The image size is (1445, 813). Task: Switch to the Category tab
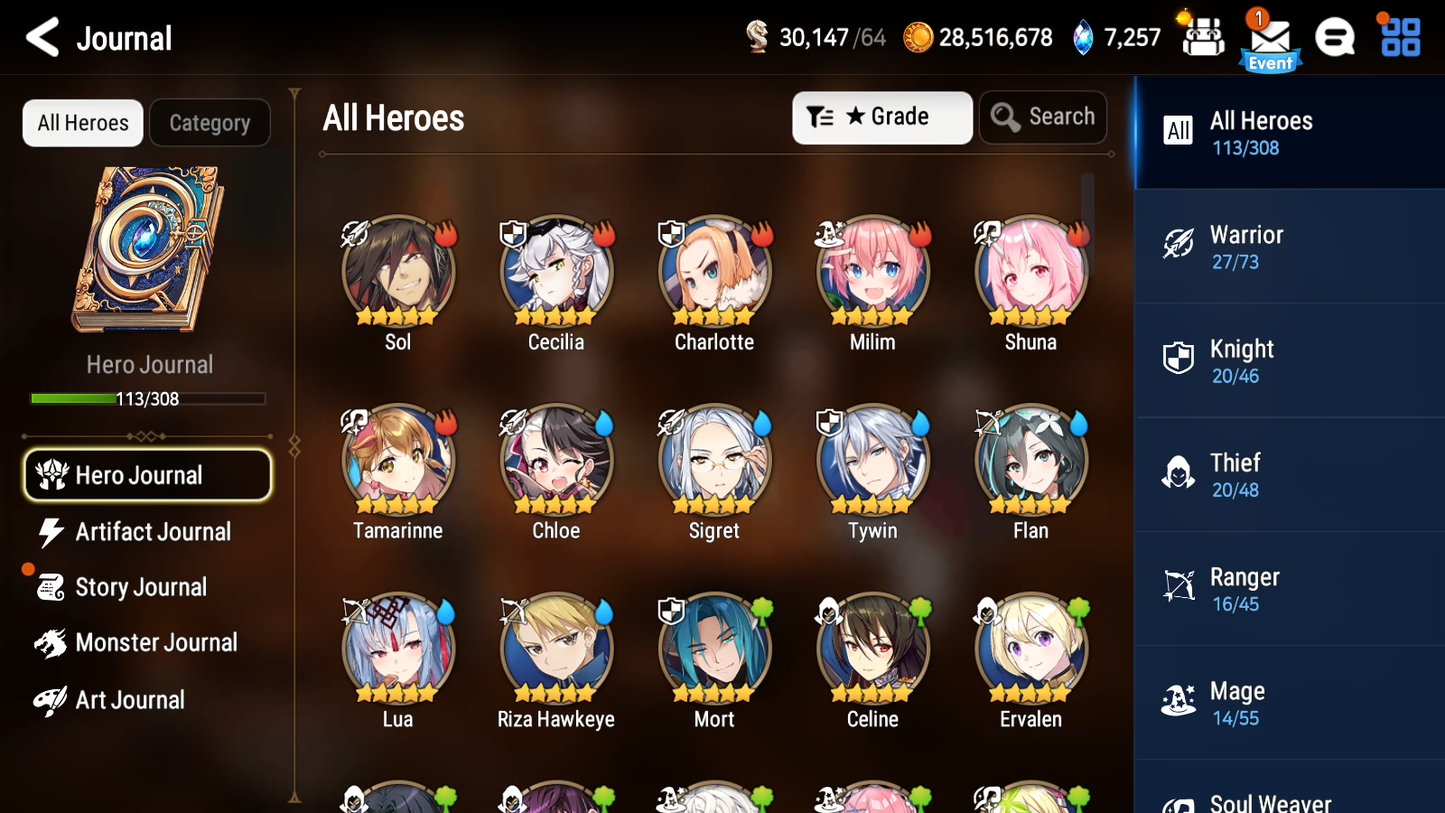point(210,122)
